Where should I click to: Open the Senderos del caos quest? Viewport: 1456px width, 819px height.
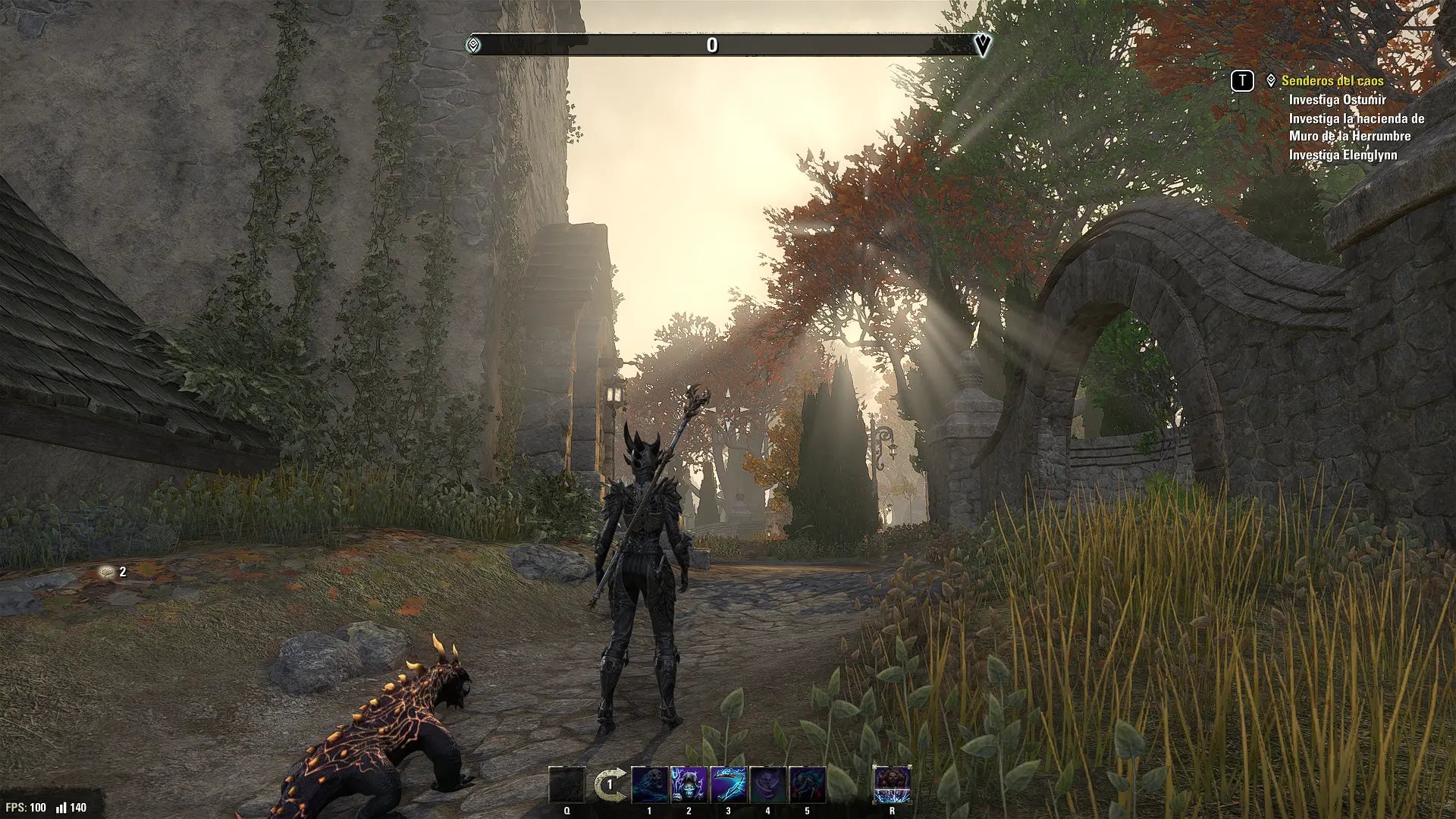(1332, 80)
